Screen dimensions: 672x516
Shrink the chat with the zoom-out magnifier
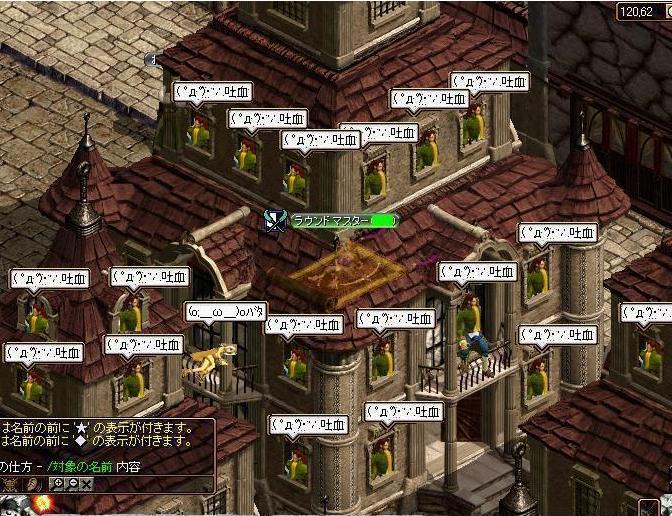point(72,483)
